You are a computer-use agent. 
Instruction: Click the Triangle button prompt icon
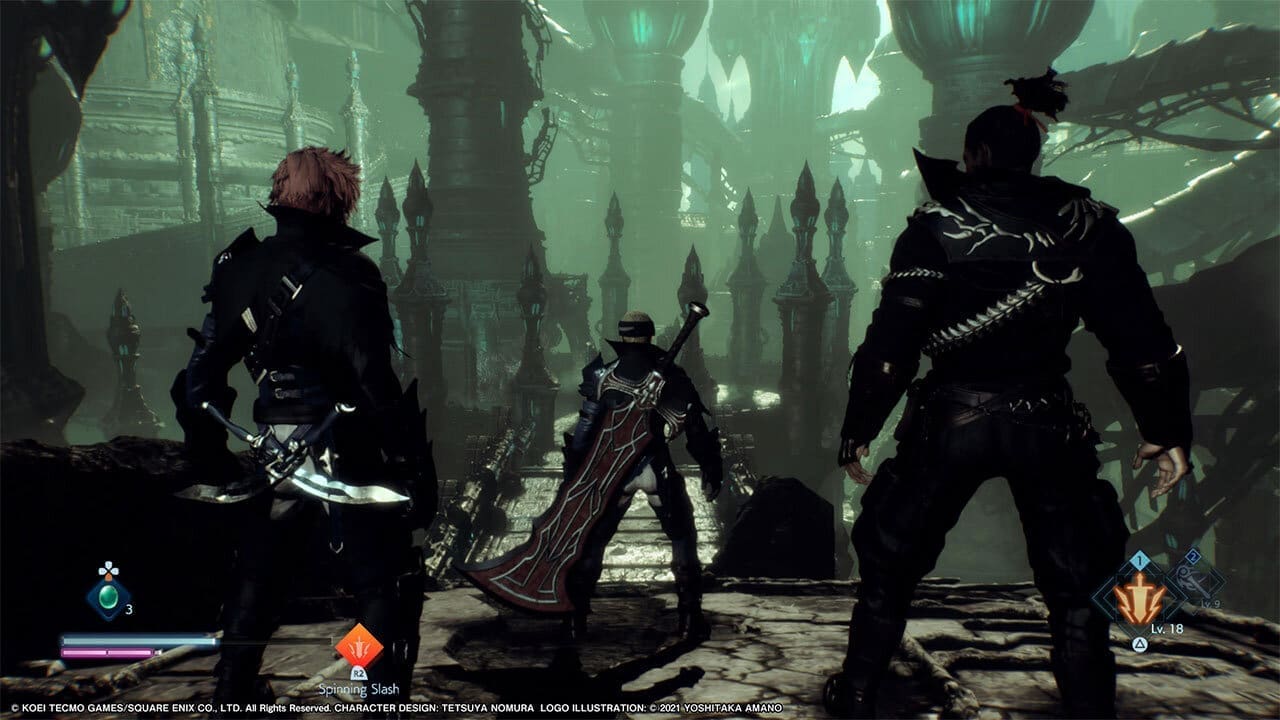(x=1140, y=644)
